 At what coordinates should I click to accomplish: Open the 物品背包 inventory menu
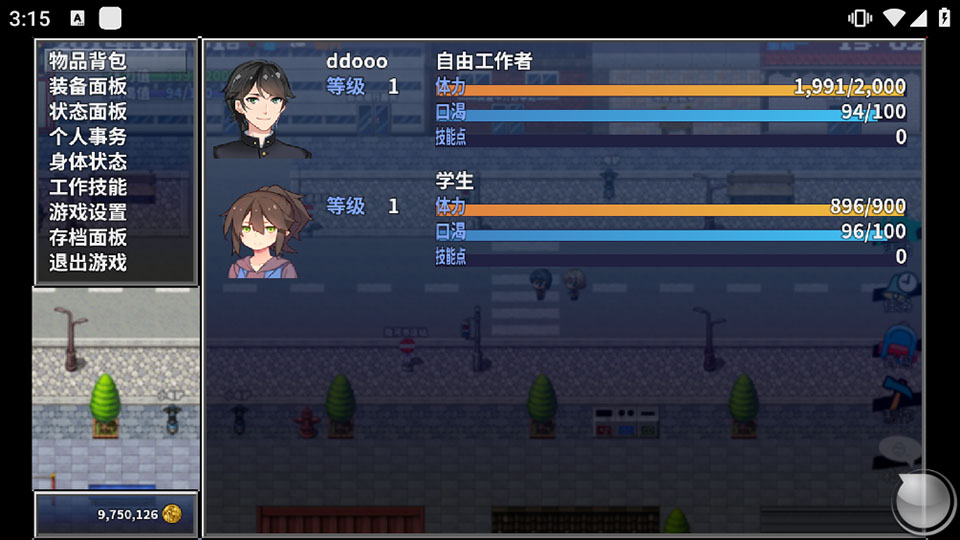[x=89, y=61]
